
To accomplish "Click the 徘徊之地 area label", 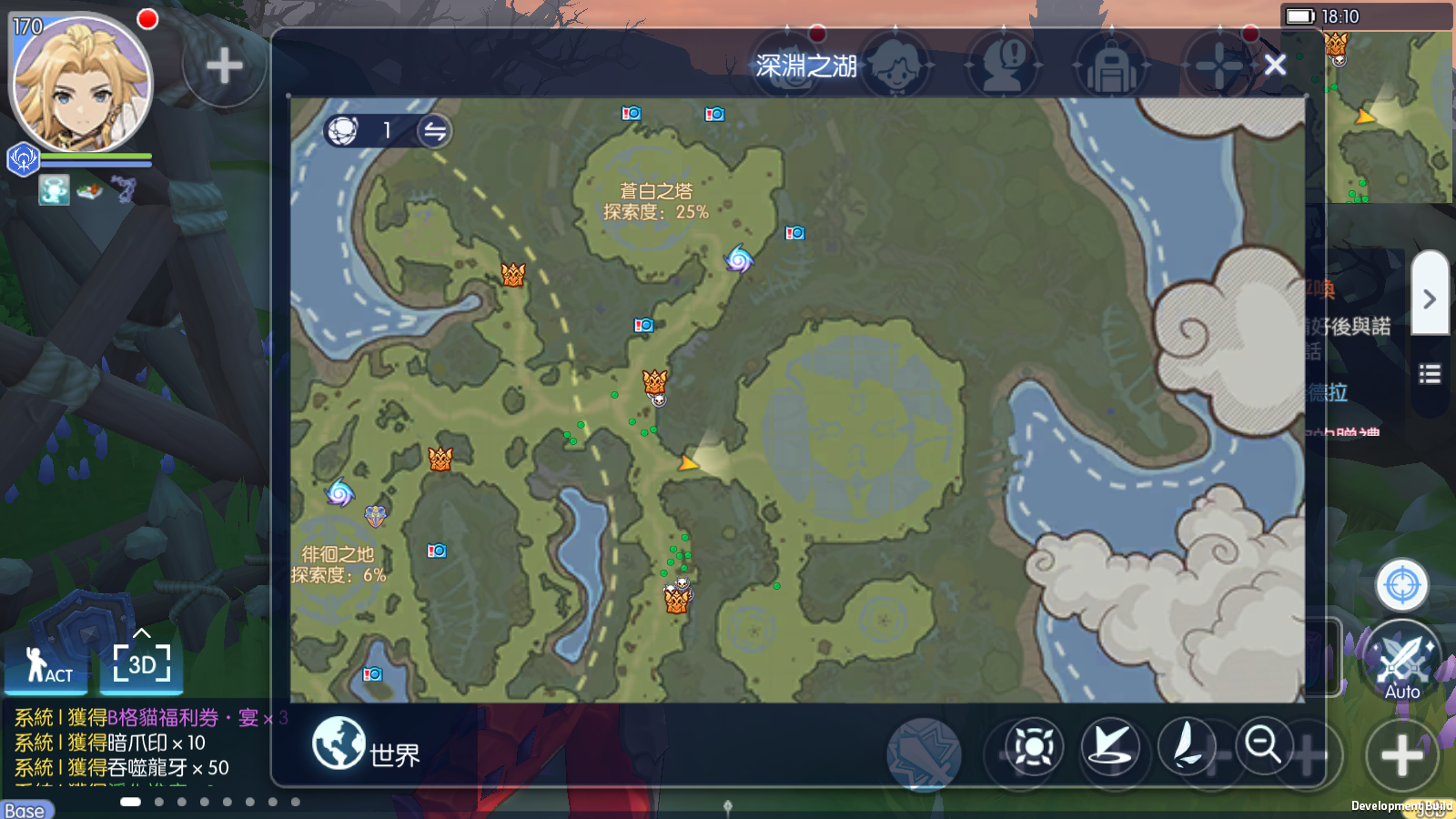I will pyautogui.click(x=338, y=564).
